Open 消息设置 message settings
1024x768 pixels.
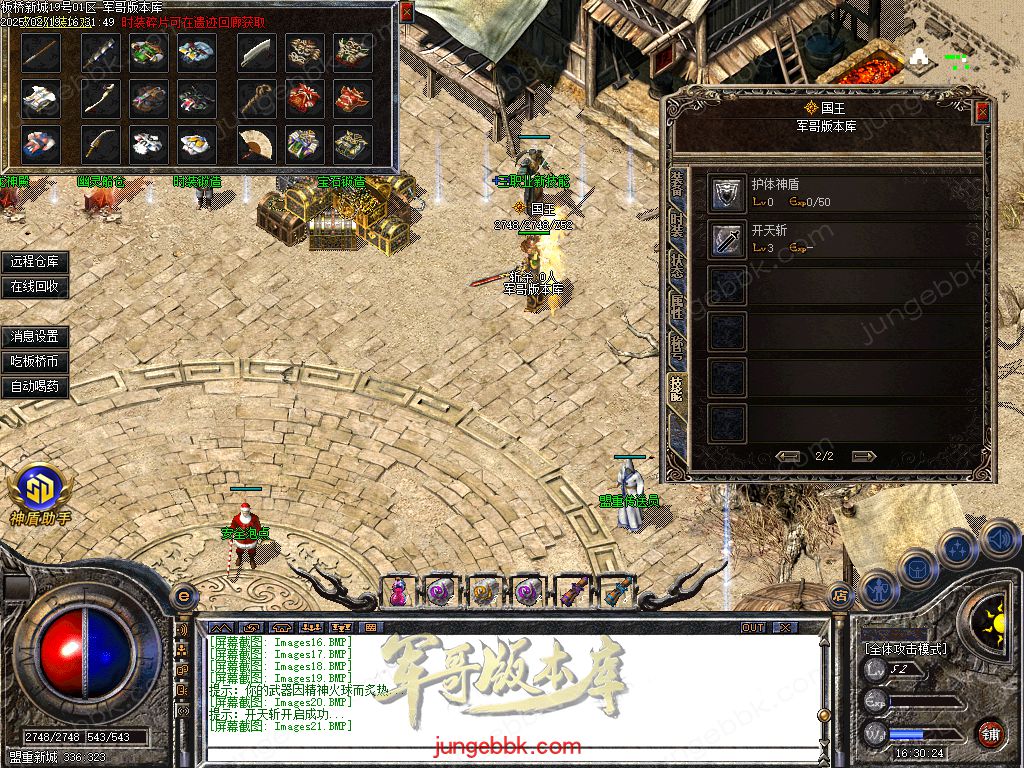35,337
